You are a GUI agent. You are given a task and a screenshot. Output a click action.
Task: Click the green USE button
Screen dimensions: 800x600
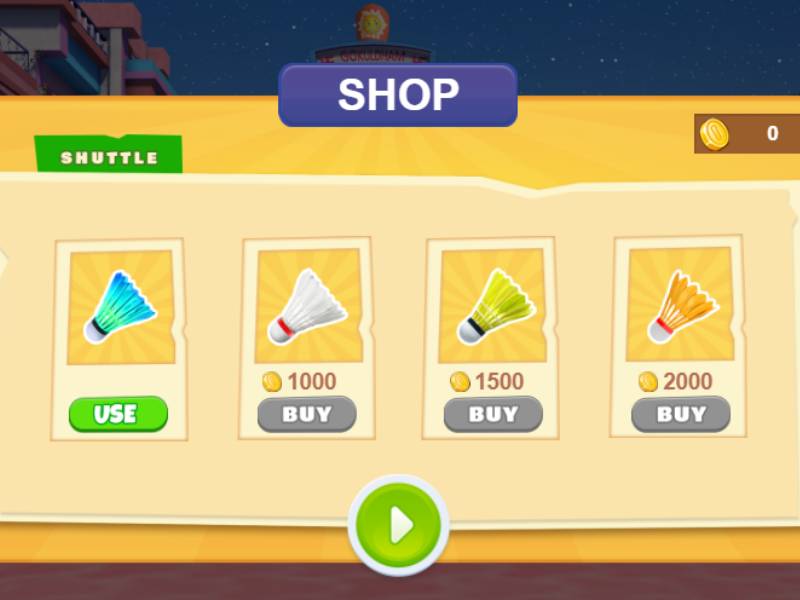click(118, 413)
